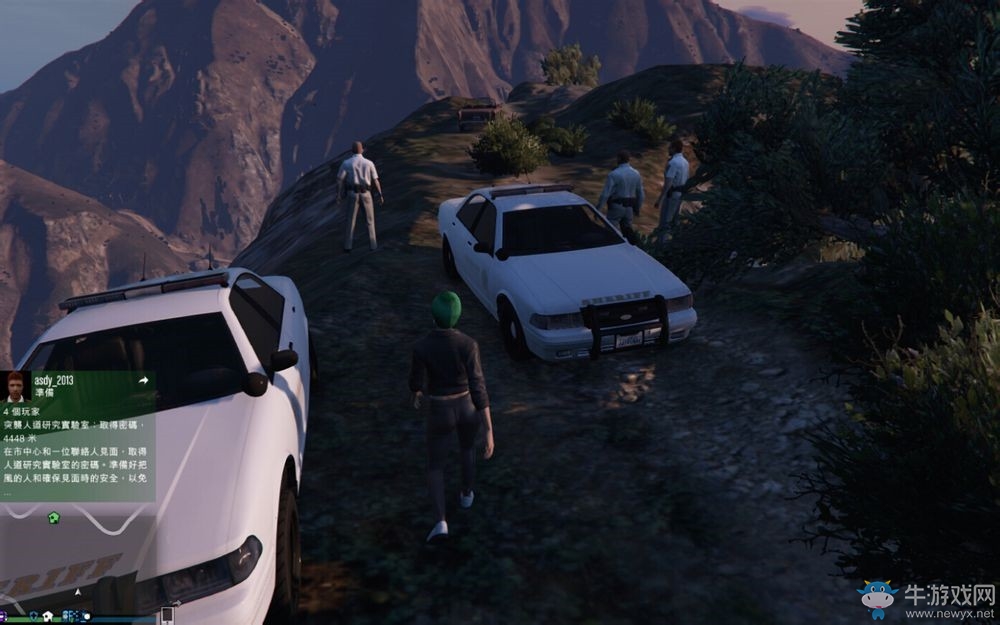Select the green house marker on minimap
Viewport: 1000px width, 625px height.
click(x=53, y=517)
